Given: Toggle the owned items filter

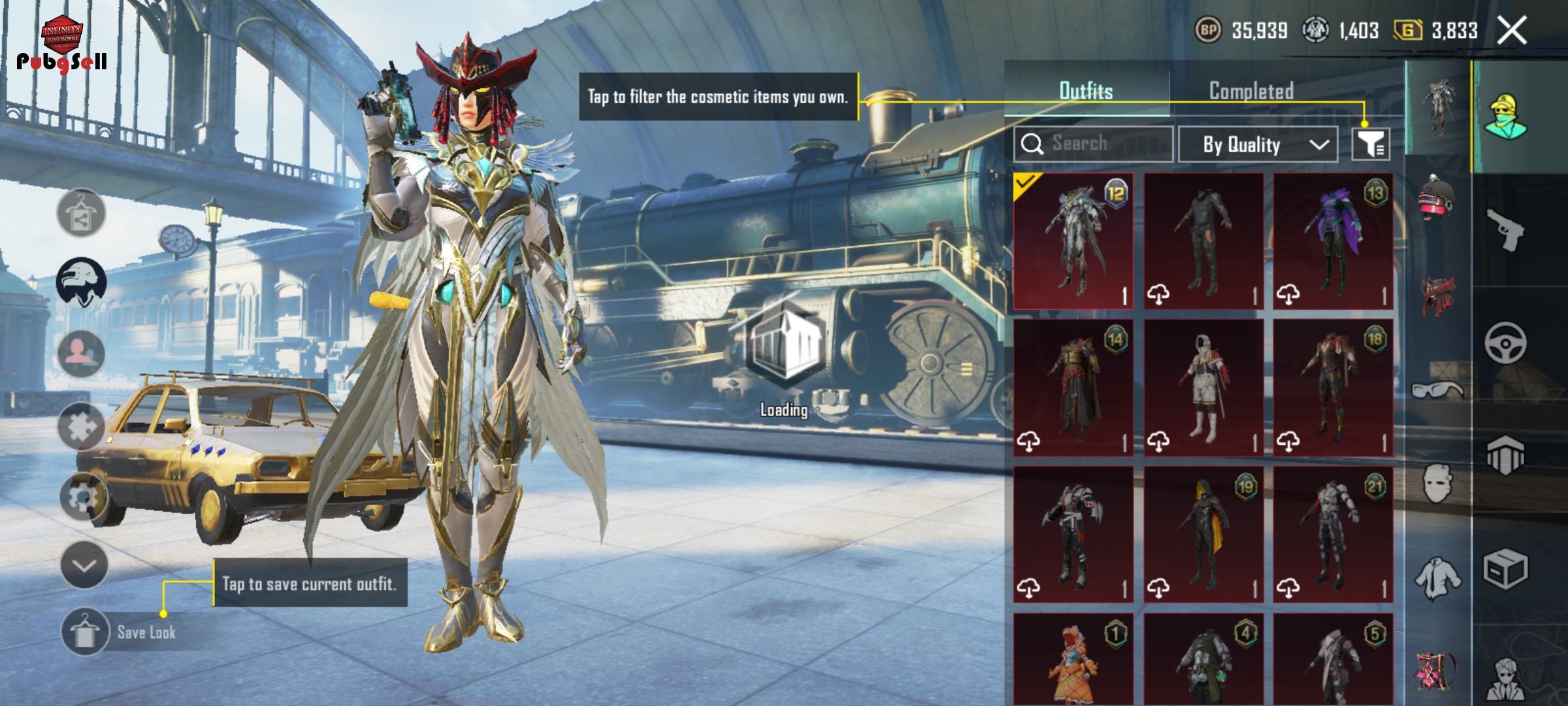Looking at the screenshot, I should (x=1370, y=144).
